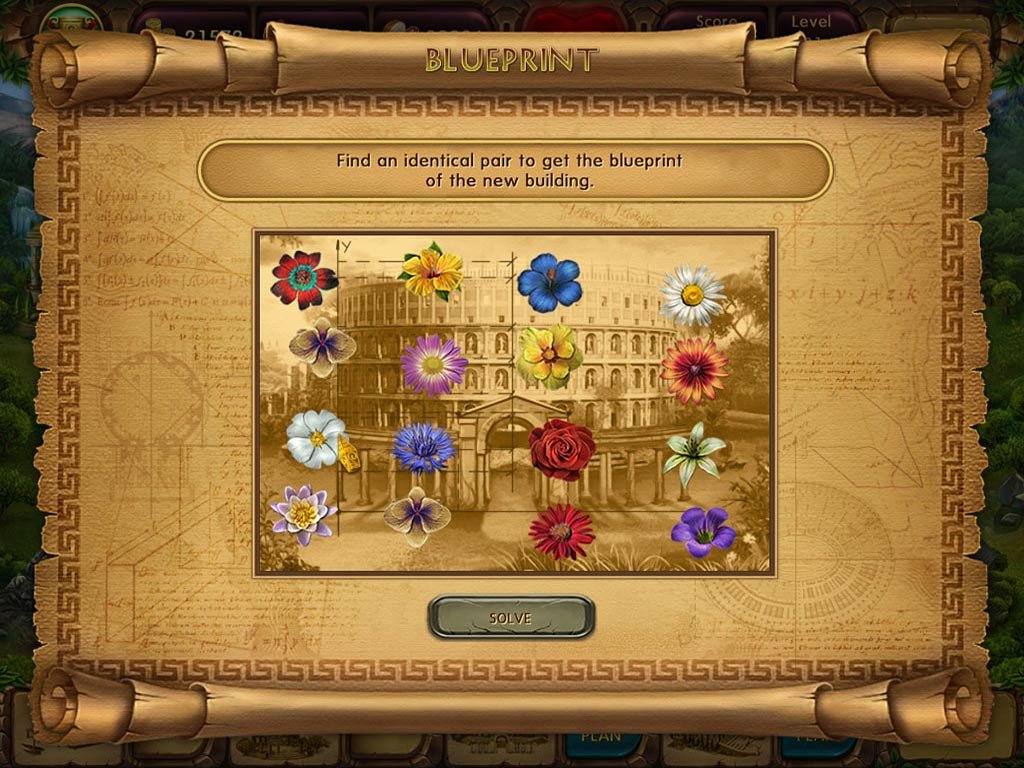Select the purple violet flower
This screenshot has height=768, width=1024.
(702, 531)
